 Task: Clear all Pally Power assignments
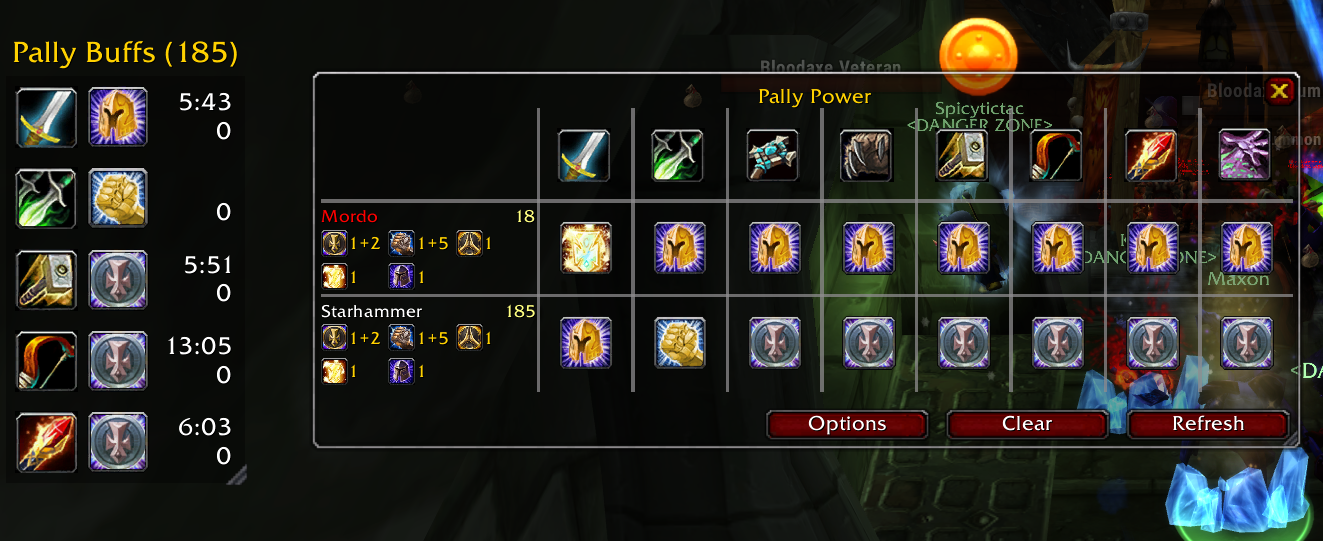[x=1027, y=424]
